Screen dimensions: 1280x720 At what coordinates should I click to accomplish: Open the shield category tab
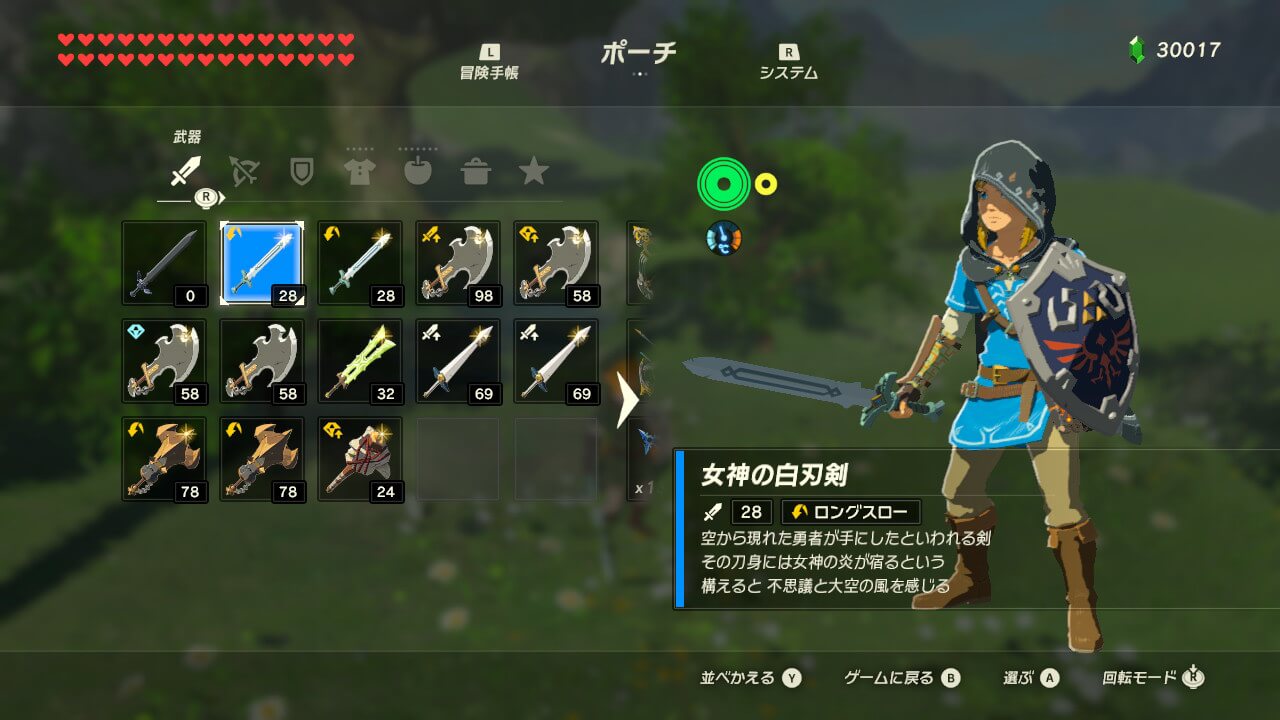pos(301,172)
